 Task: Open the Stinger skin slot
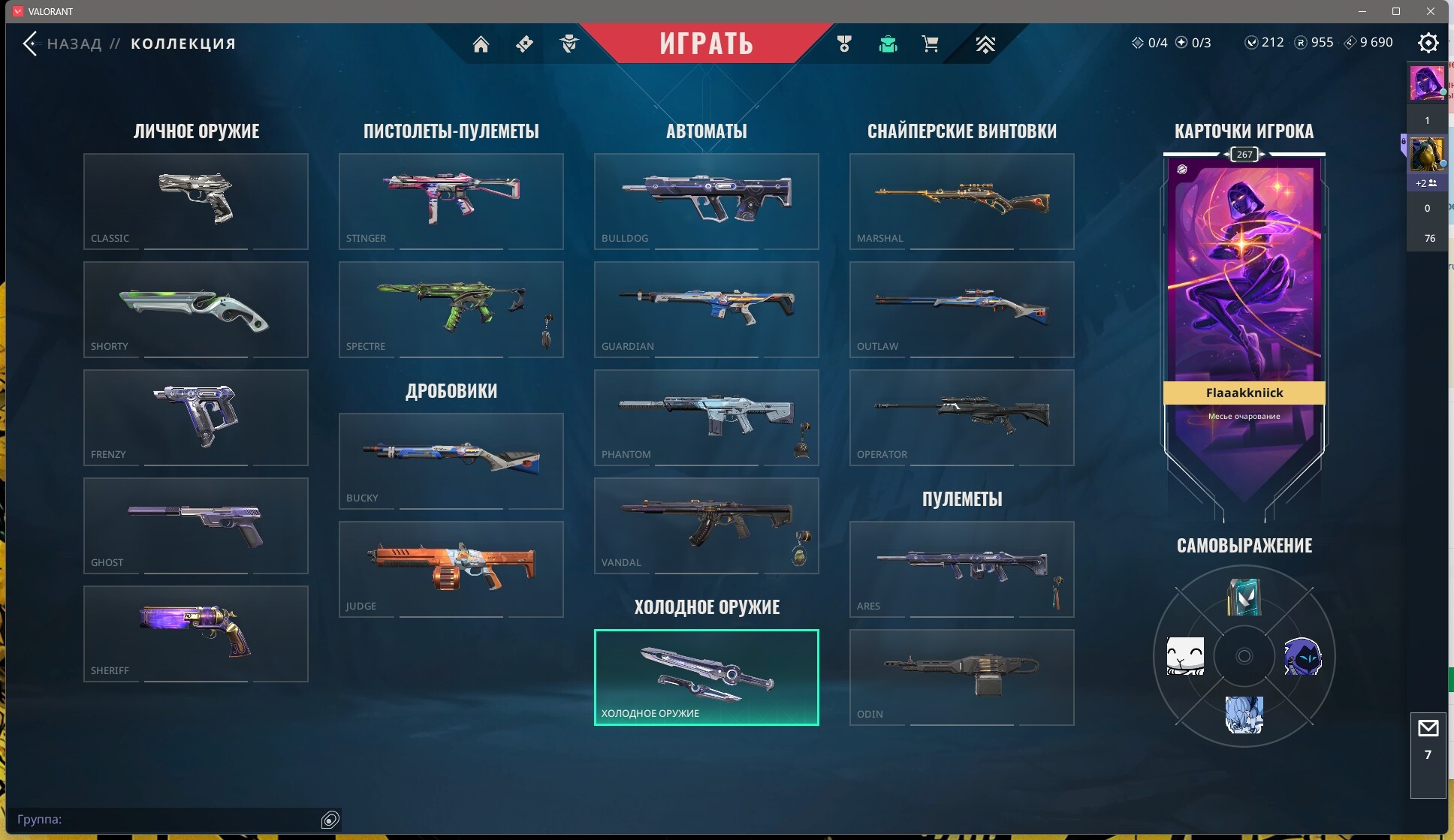click(451, 201)
